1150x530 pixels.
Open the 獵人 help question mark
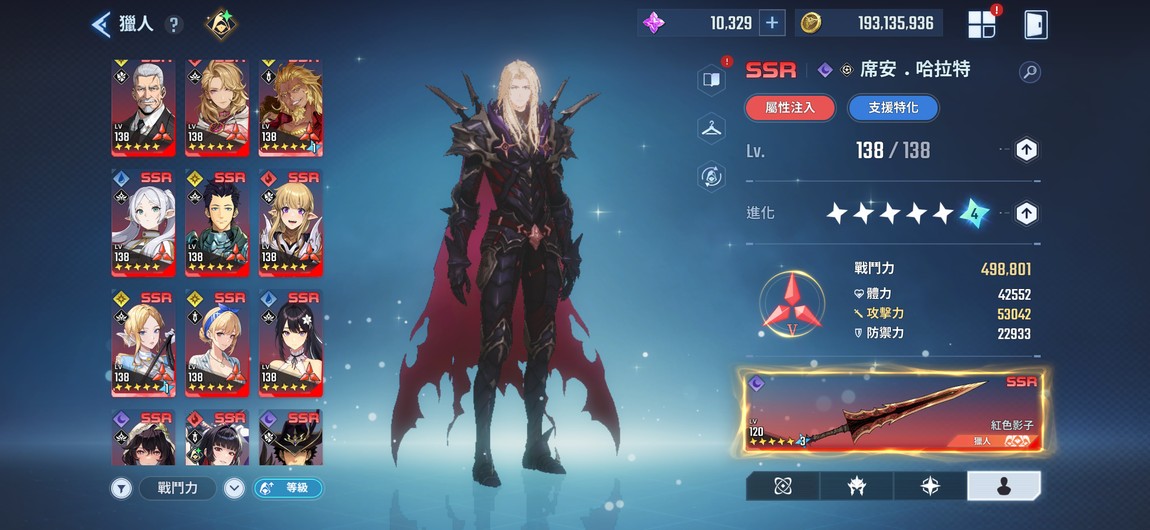174,25
